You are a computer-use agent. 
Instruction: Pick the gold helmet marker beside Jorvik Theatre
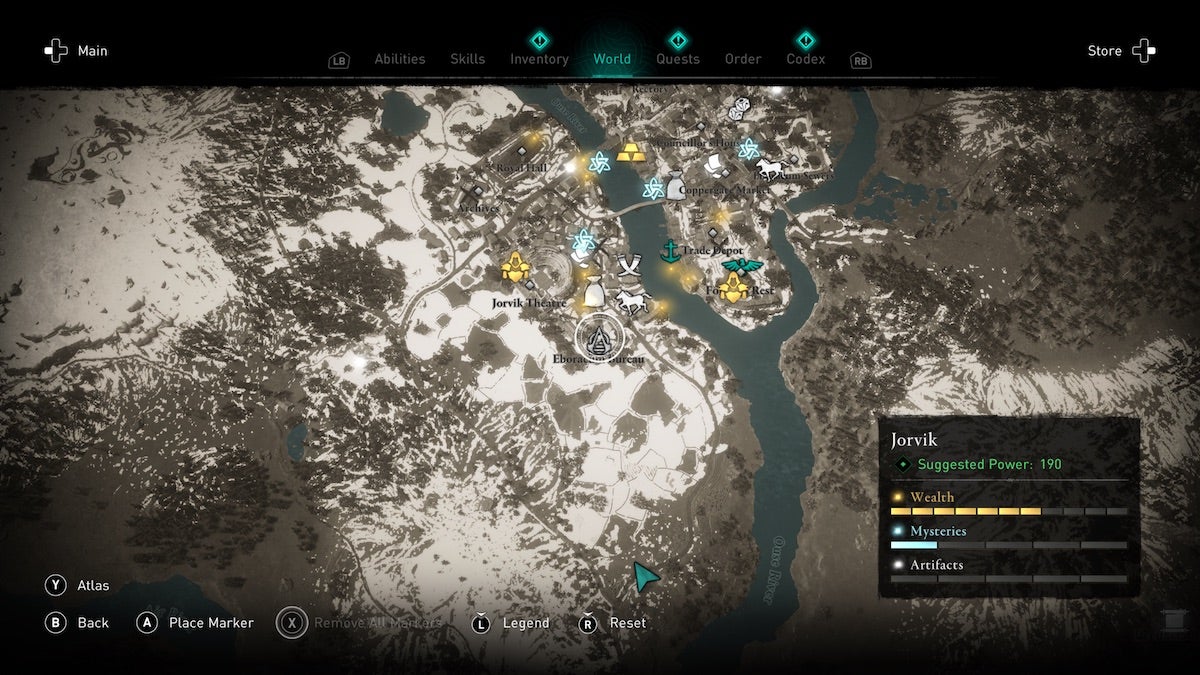pyautogui.click(x=514, y=267)
